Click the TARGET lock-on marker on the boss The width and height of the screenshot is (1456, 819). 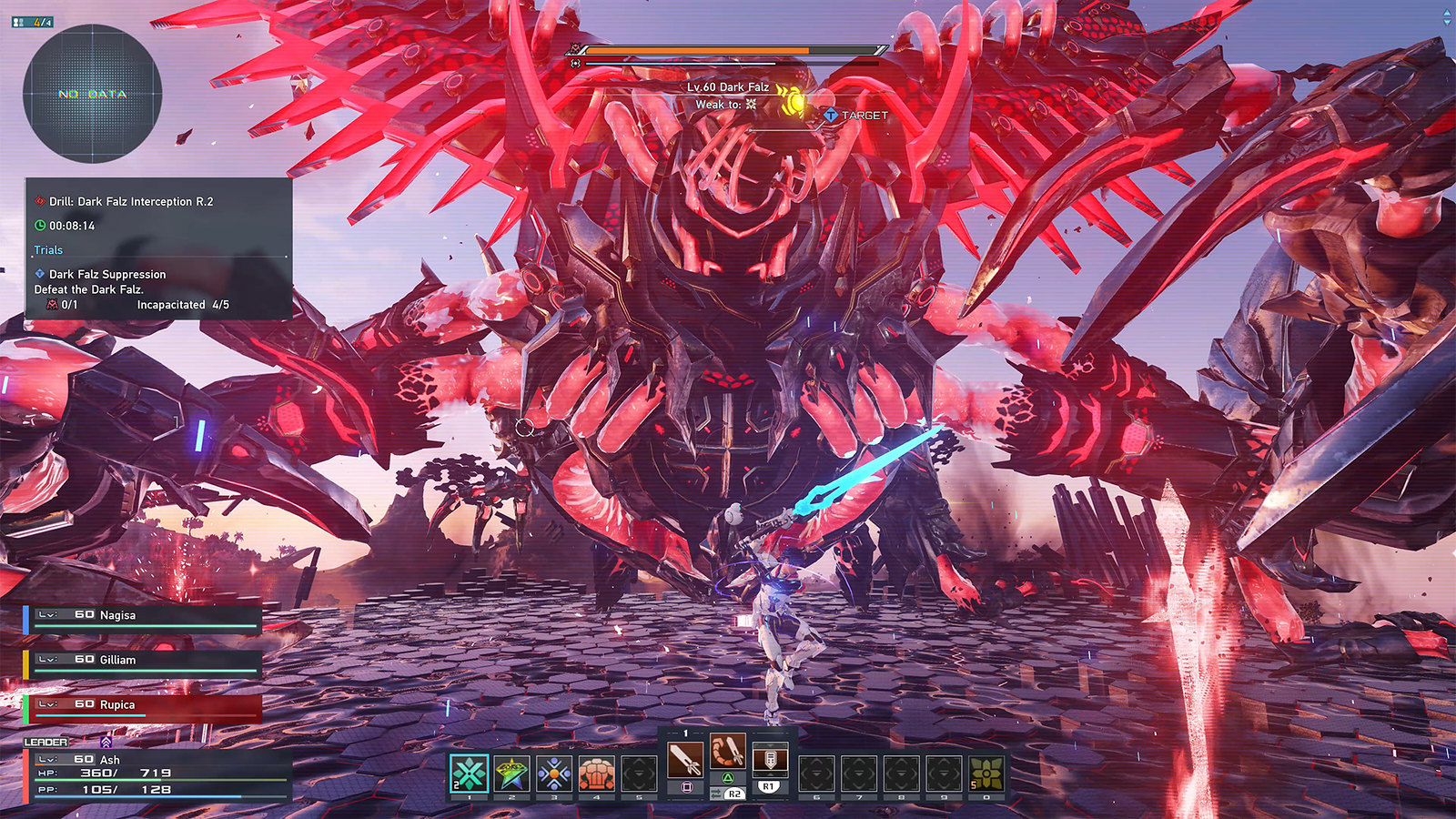[x=855, y=116]
